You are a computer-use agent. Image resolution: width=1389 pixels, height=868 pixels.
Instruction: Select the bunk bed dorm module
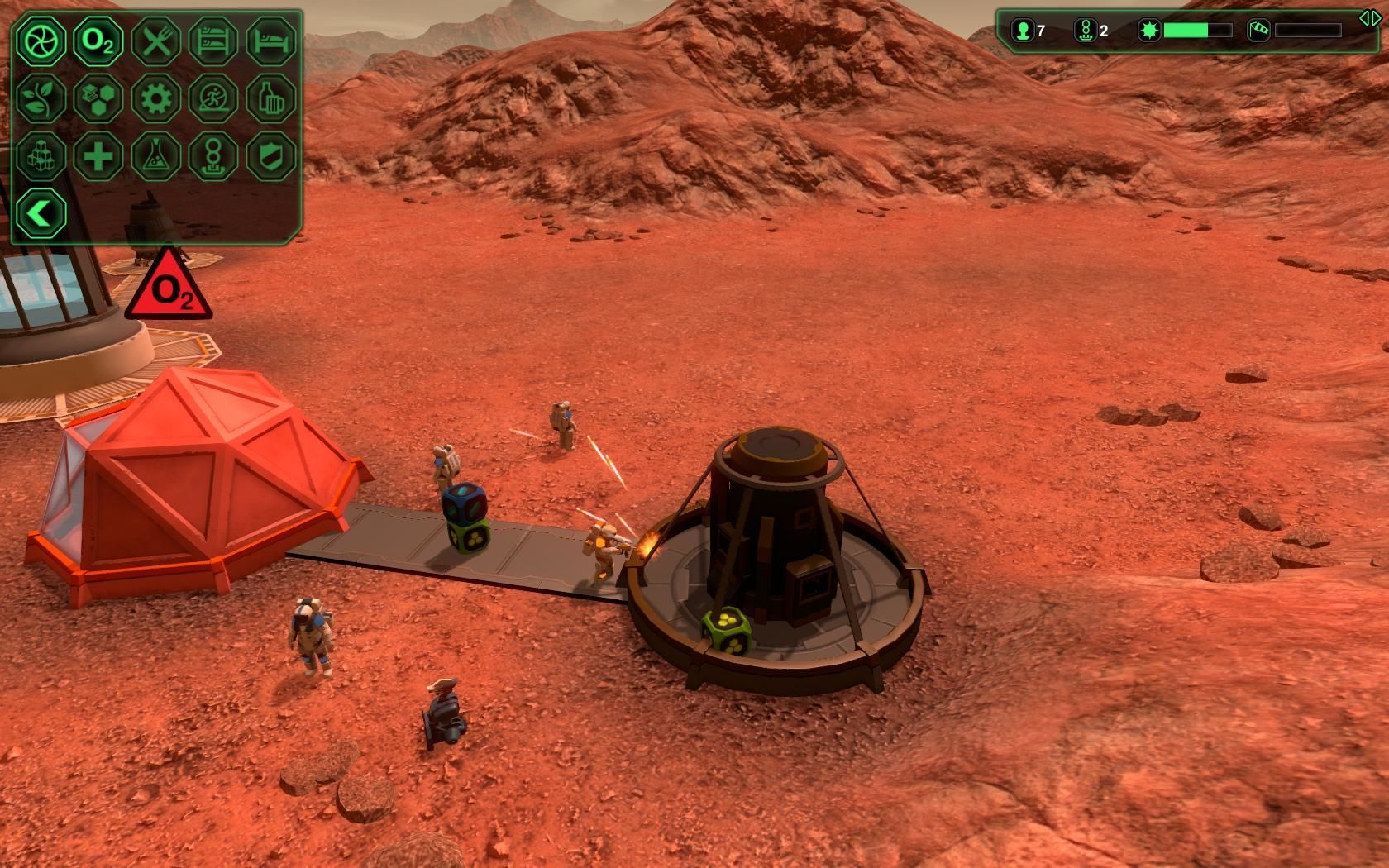click(x=214, y=41)
